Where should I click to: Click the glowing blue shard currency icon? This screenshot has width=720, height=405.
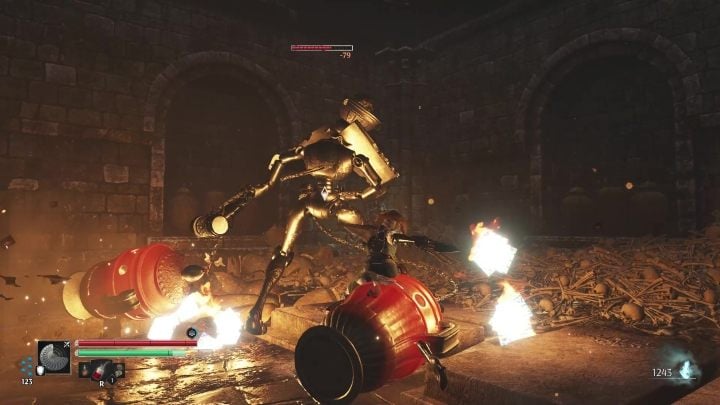[685, 370]
